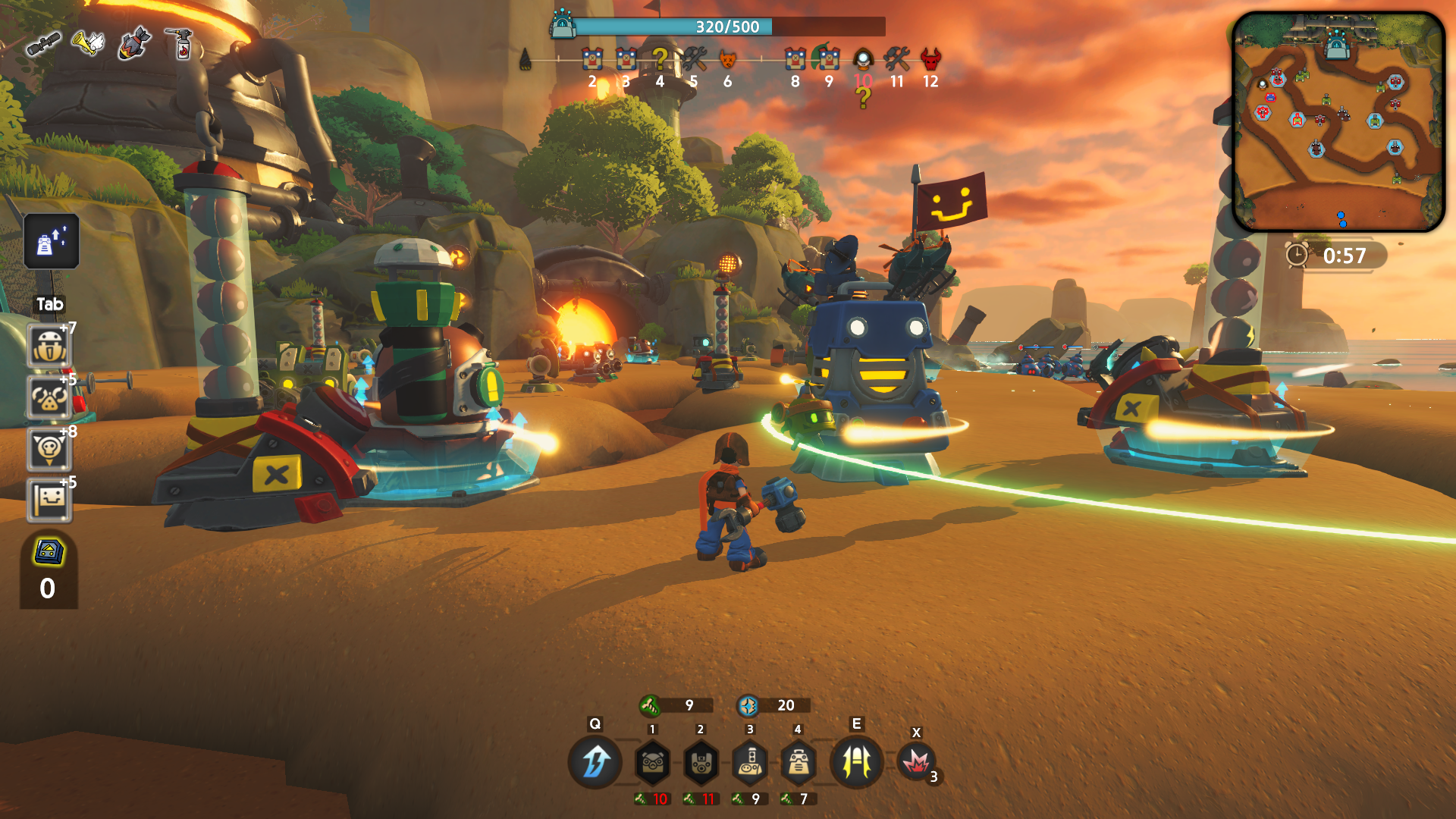Click the fire spray can perk icon

pos(181,43)
